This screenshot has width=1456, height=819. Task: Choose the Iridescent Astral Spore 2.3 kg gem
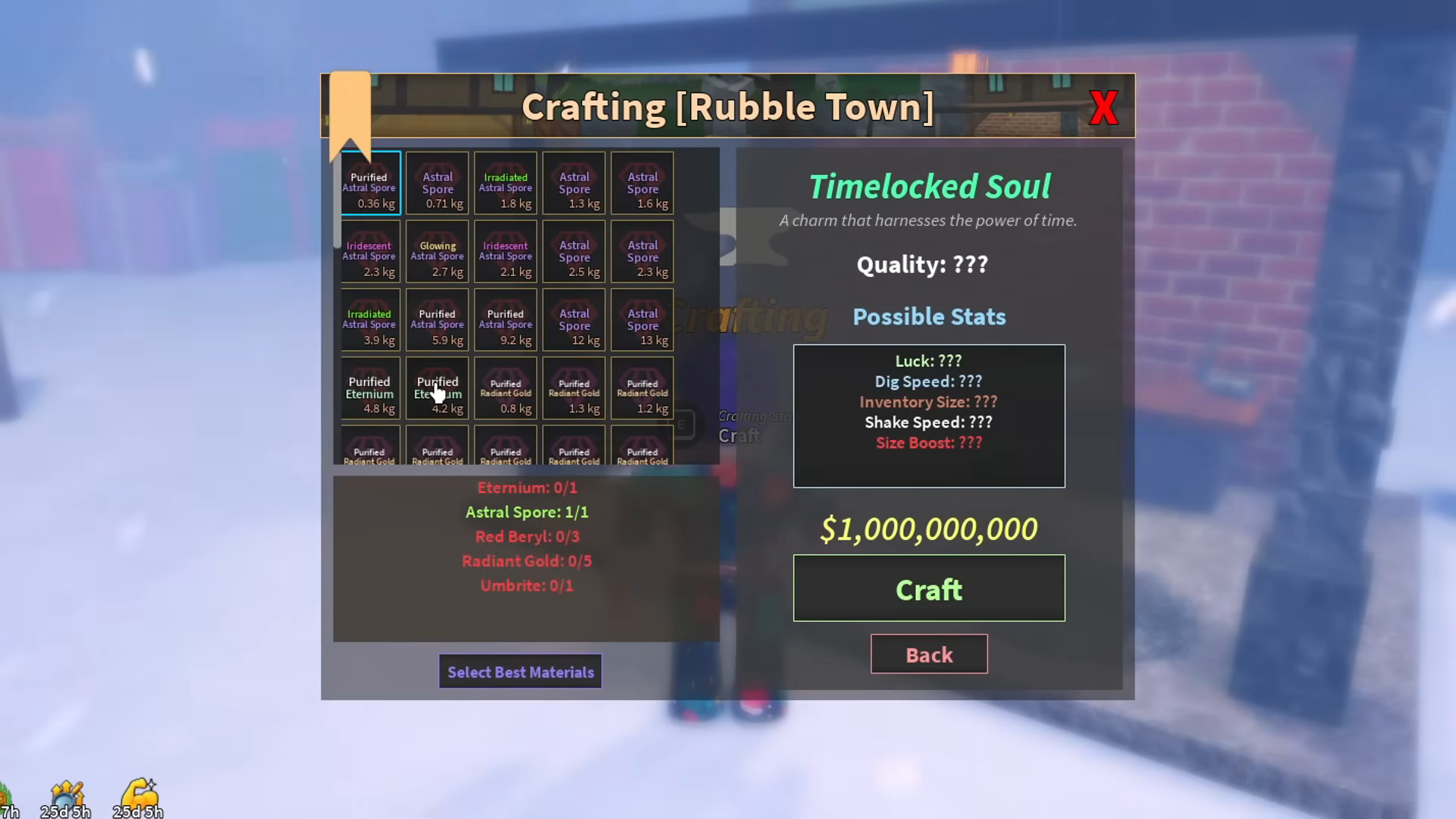click(x=370, y=252)
